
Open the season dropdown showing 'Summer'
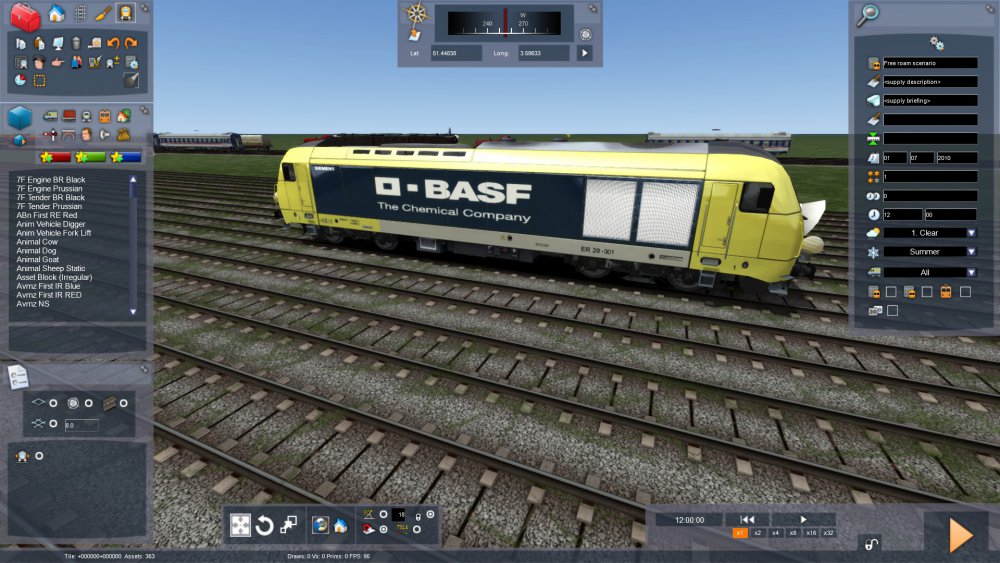(x=929, y=252)
